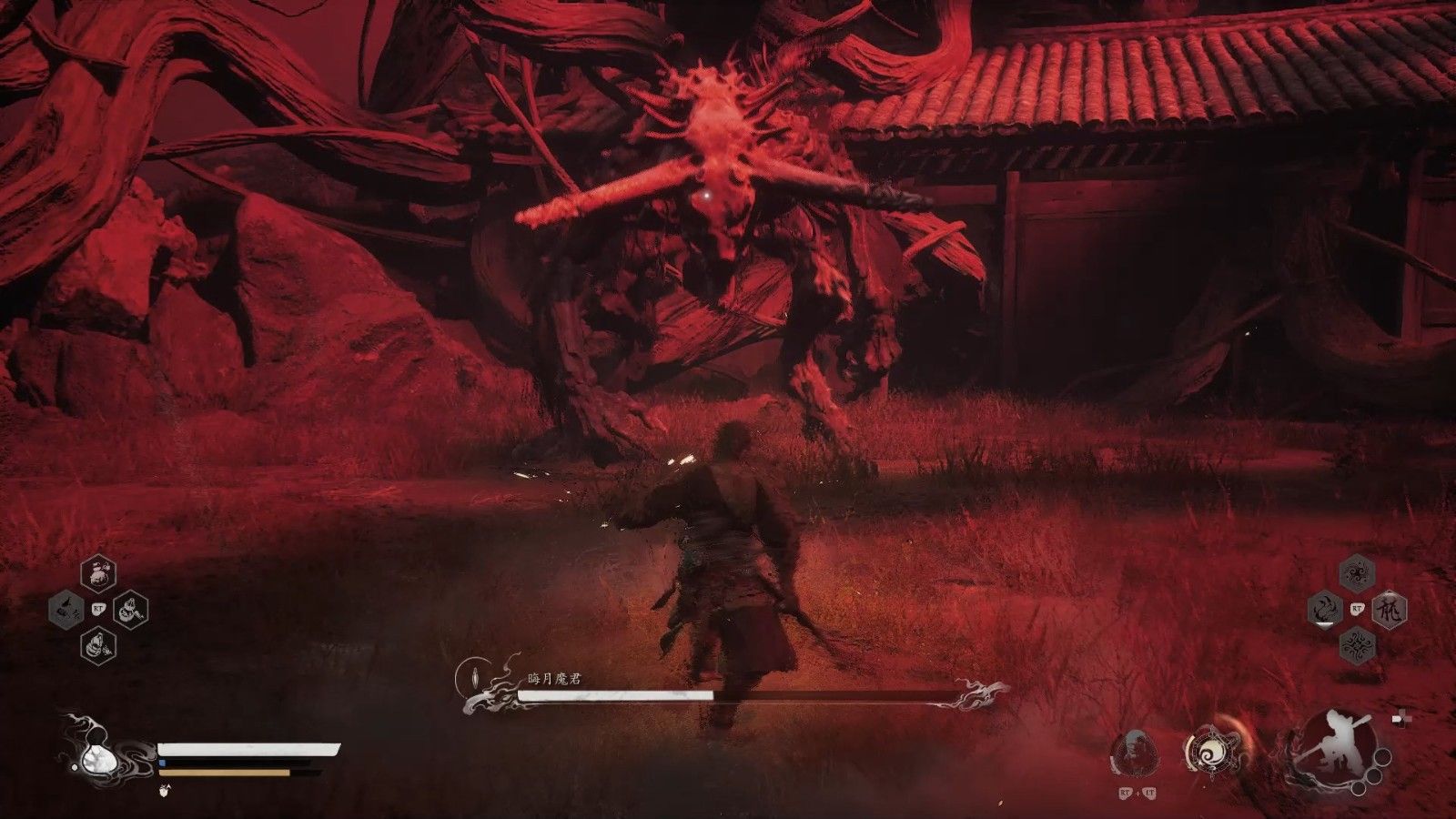1456x819 pixels.
Task: Click the top medicine hexagon in left skill cluster
Action: 98,574
